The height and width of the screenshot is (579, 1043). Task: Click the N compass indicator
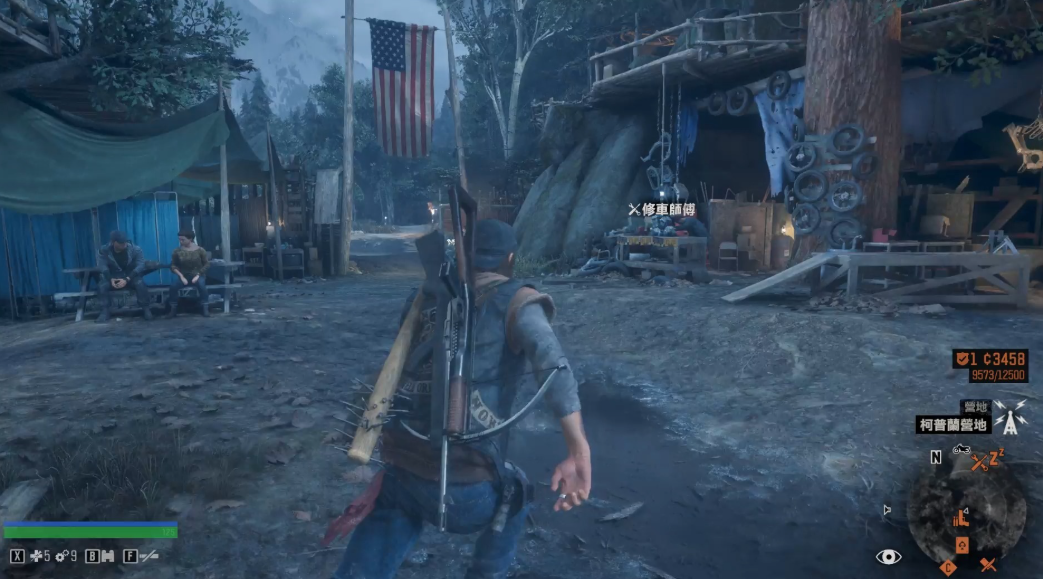(x=936, y=458)
